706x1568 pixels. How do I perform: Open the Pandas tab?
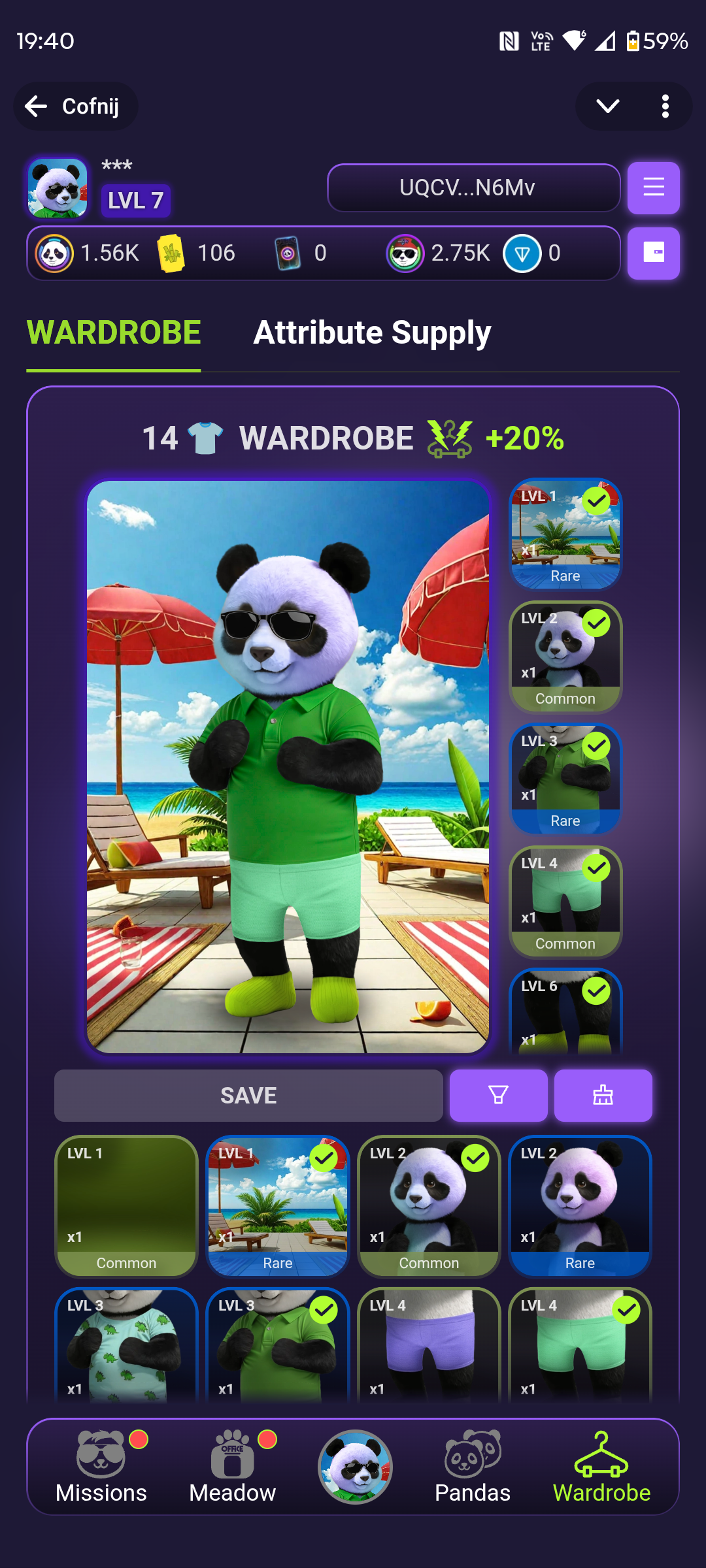tap(473, 1467)
